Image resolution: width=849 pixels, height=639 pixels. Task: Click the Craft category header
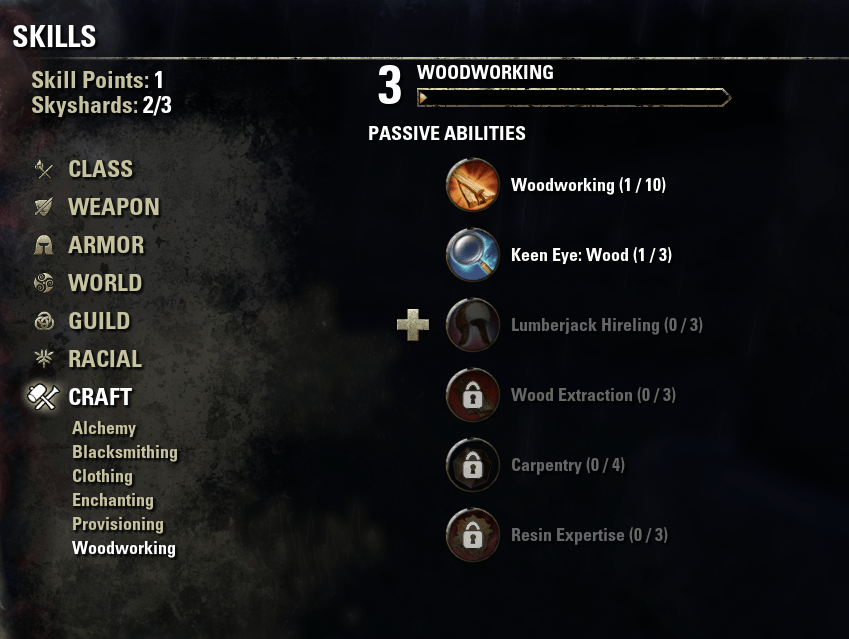(x=100, y=397)
